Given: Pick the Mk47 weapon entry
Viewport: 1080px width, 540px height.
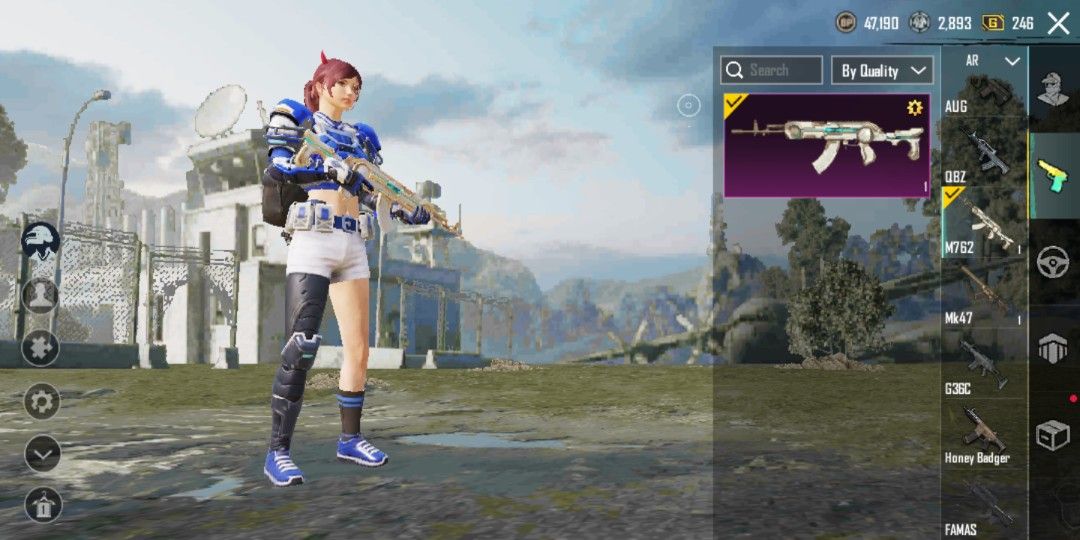Looking at the screenshot, I should 984,293.
